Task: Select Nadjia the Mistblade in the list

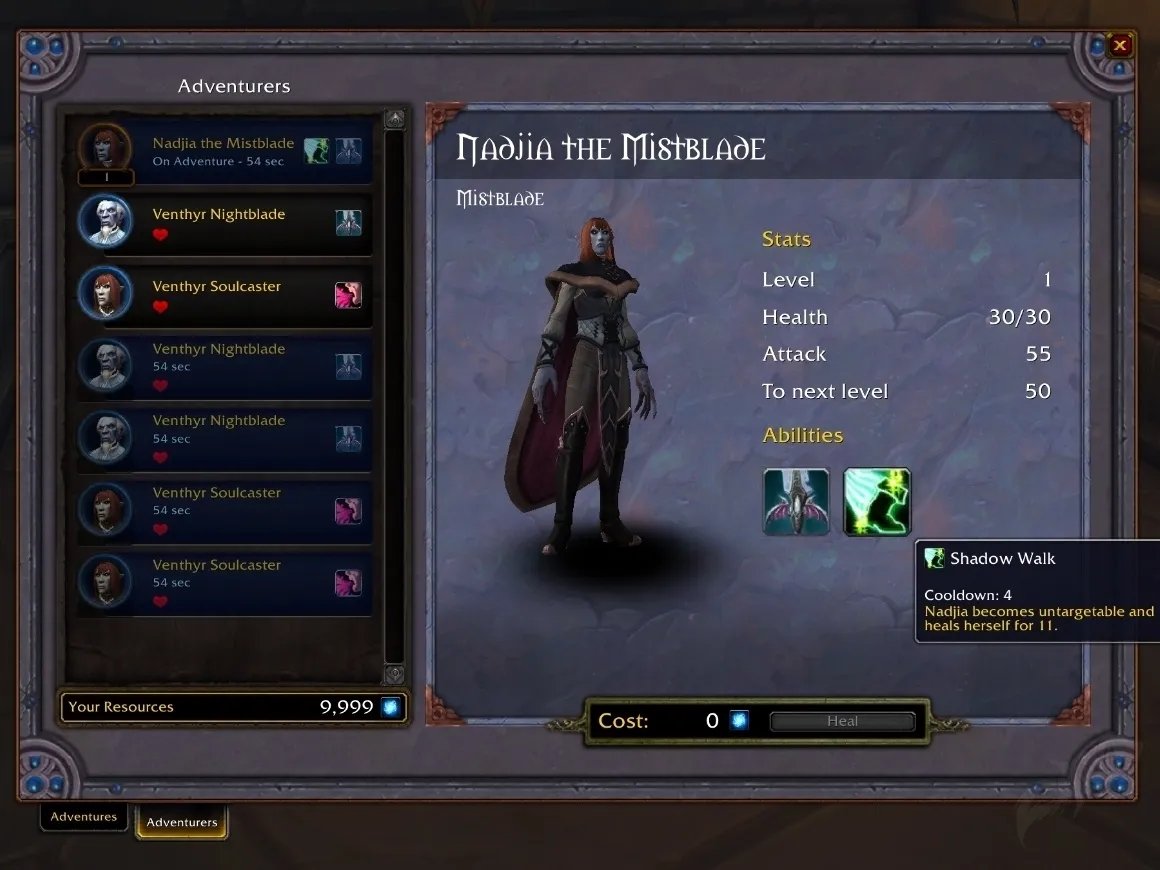Action: click(x=223, y=152)
